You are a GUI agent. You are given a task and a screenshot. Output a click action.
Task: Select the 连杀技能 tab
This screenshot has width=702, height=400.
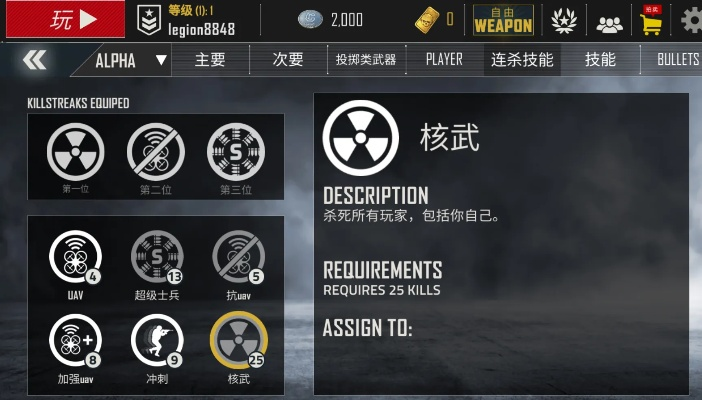[x=522, y=60]
